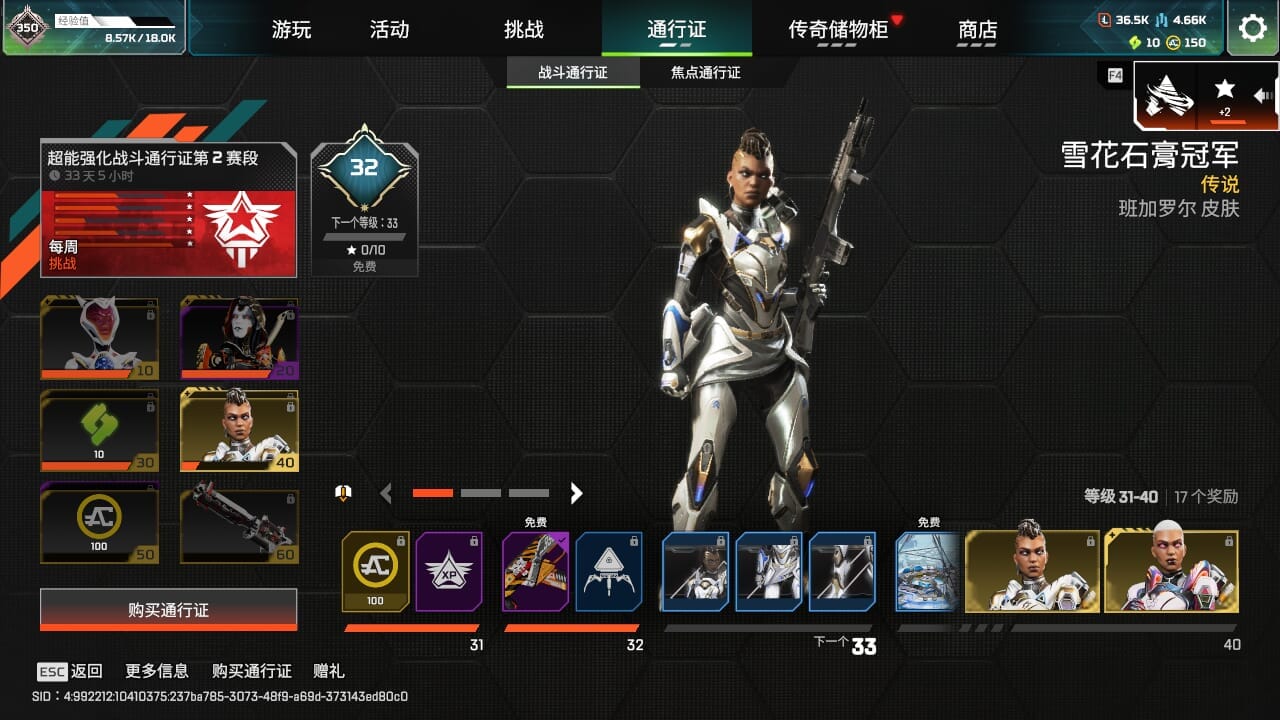The height and width of the screenshot is (720, 1280).
Task: Click the 更多信息 more info link
Action: tap(157, 671)
